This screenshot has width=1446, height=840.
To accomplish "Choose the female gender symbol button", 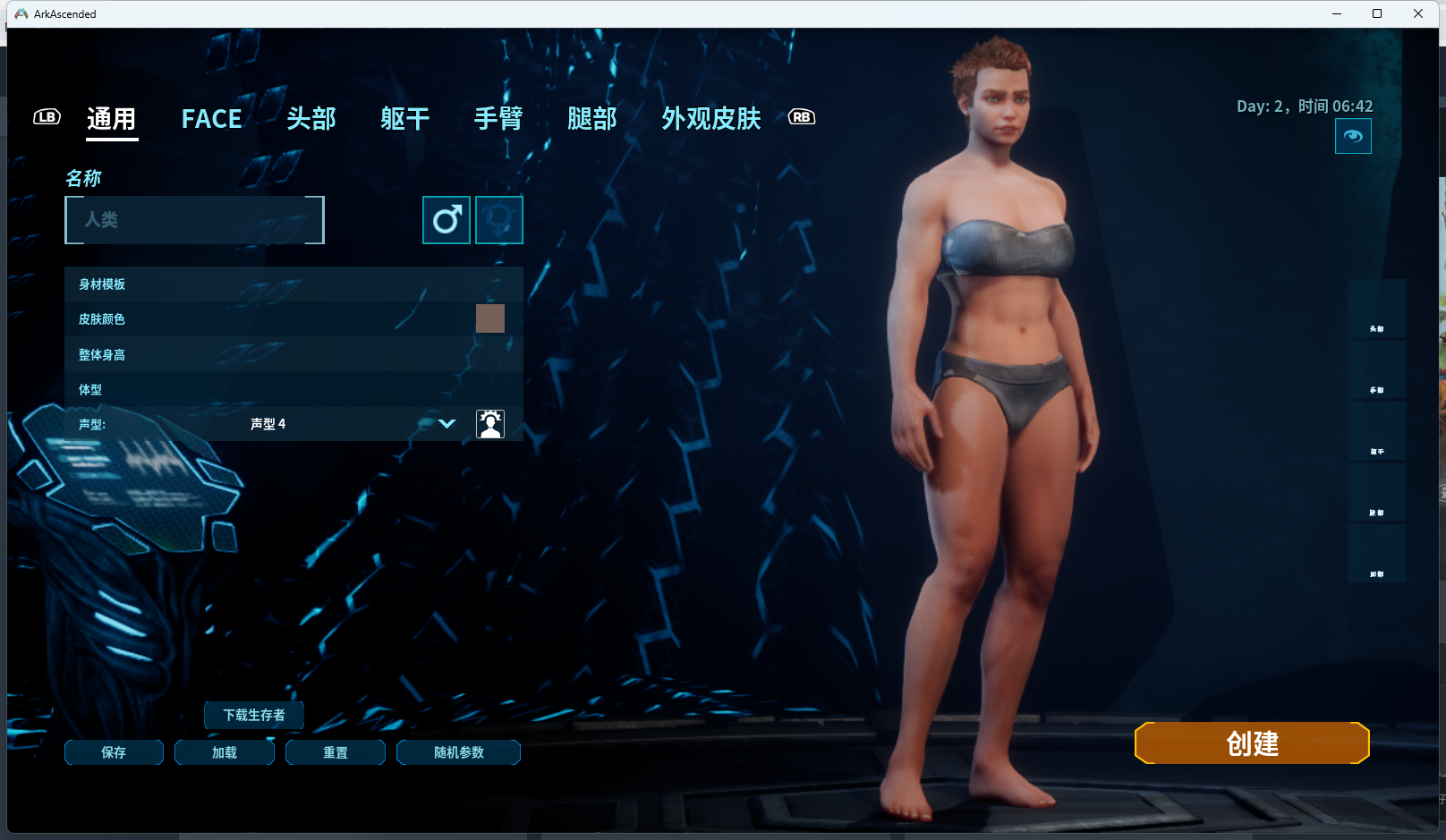I will 499,220.
